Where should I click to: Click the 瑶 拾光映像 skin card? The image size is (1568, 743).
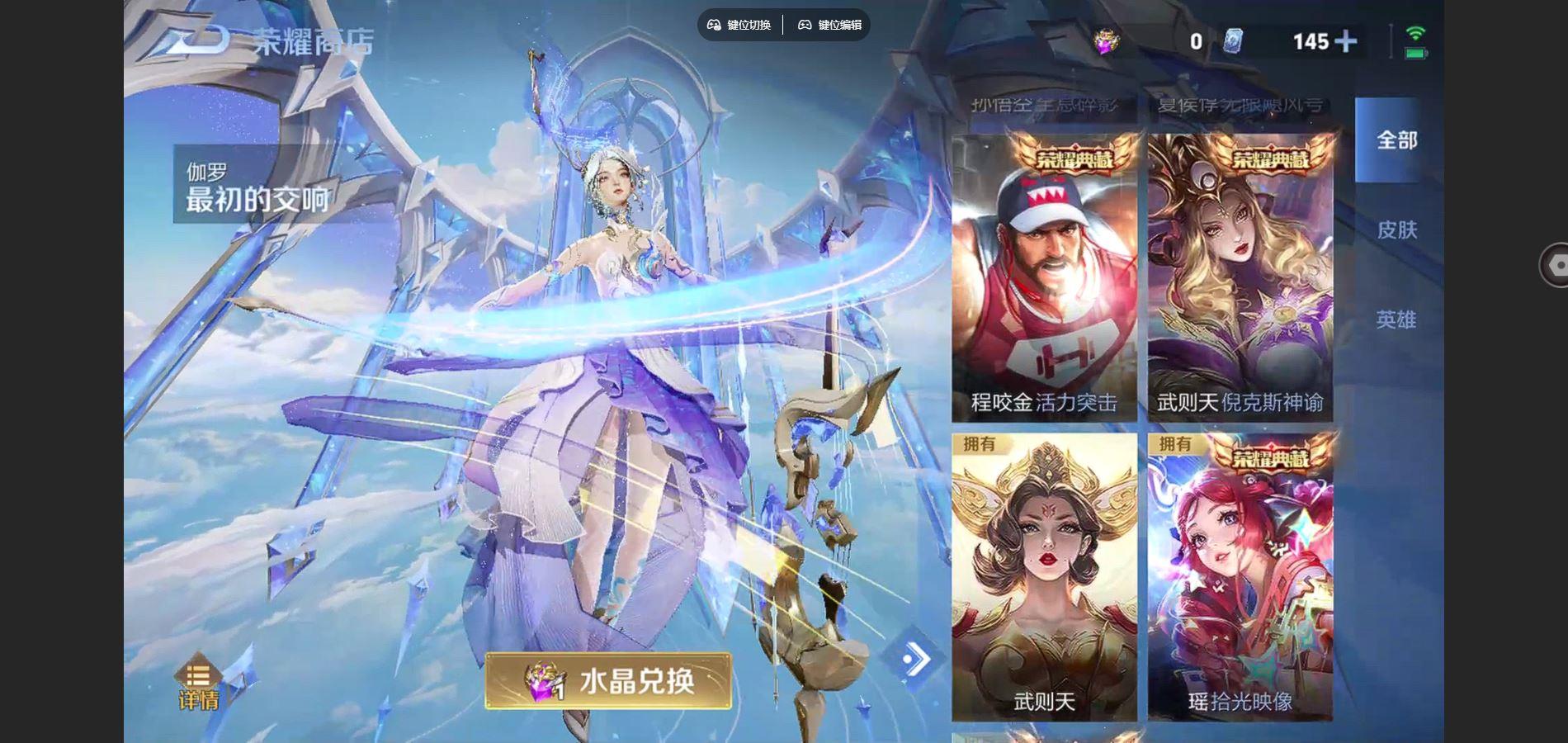(x=1240, y=578)
